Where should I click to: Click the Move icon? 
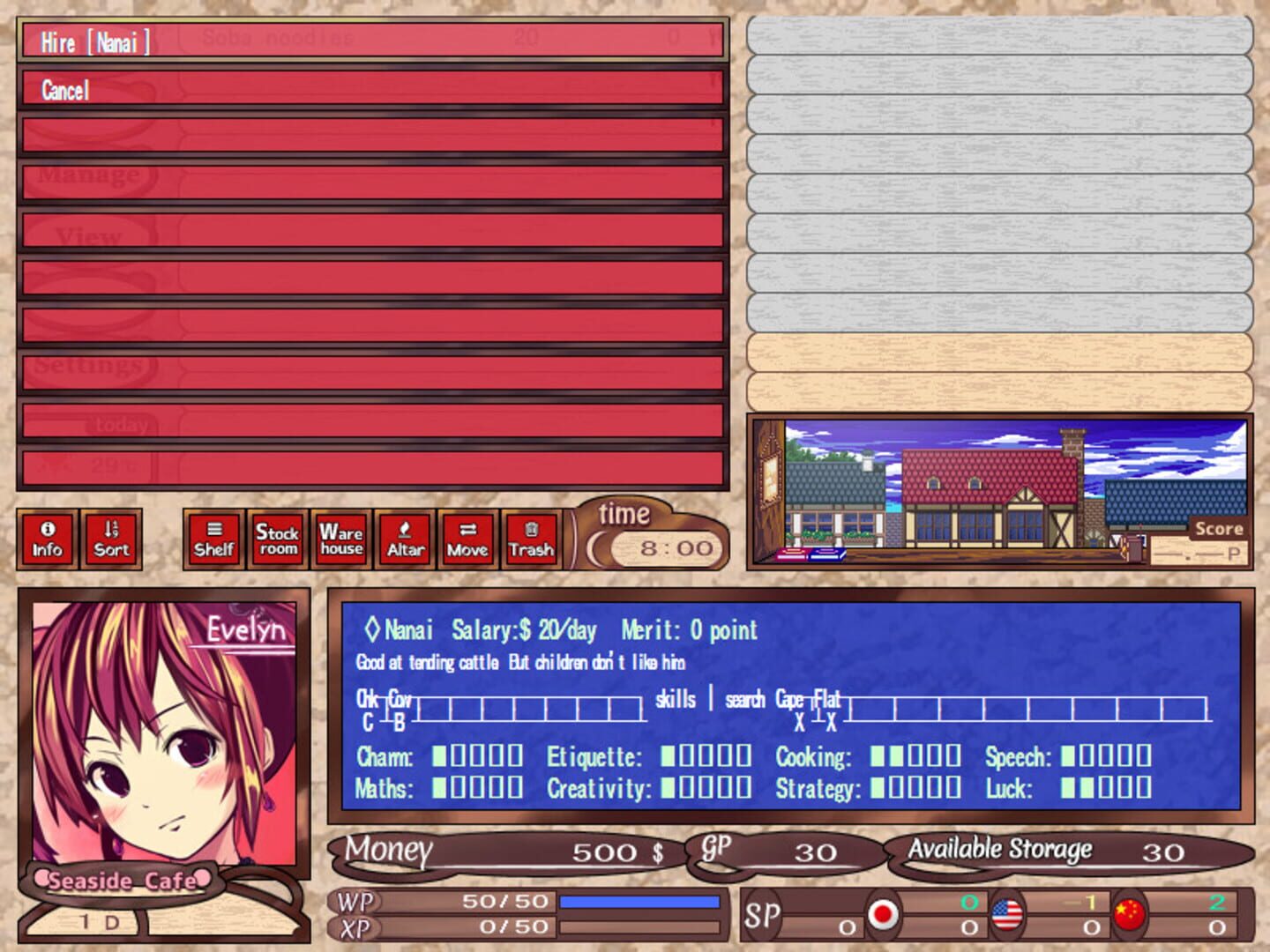click(467, 539)
